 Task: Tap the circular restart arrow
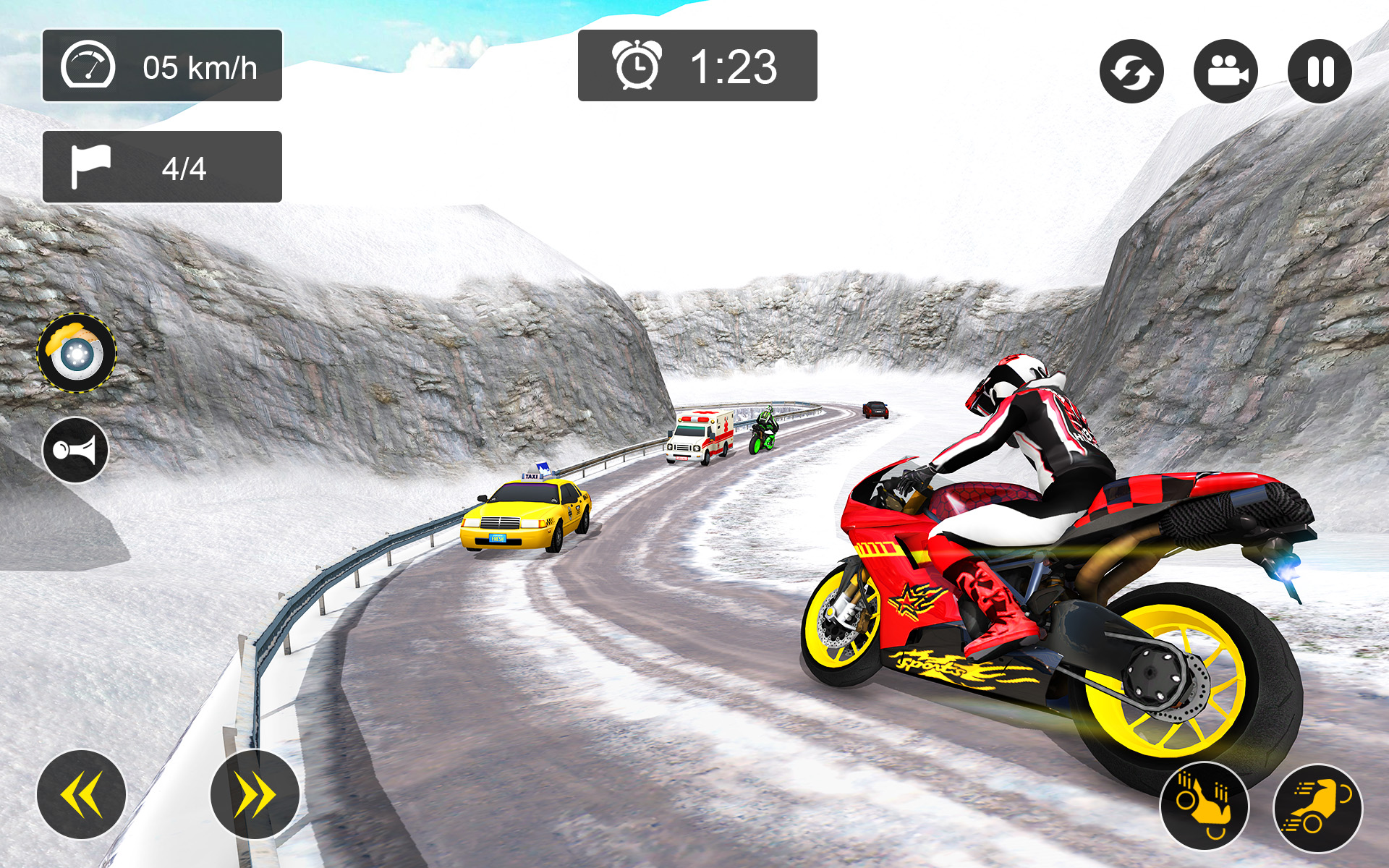tap(1132, 72)
